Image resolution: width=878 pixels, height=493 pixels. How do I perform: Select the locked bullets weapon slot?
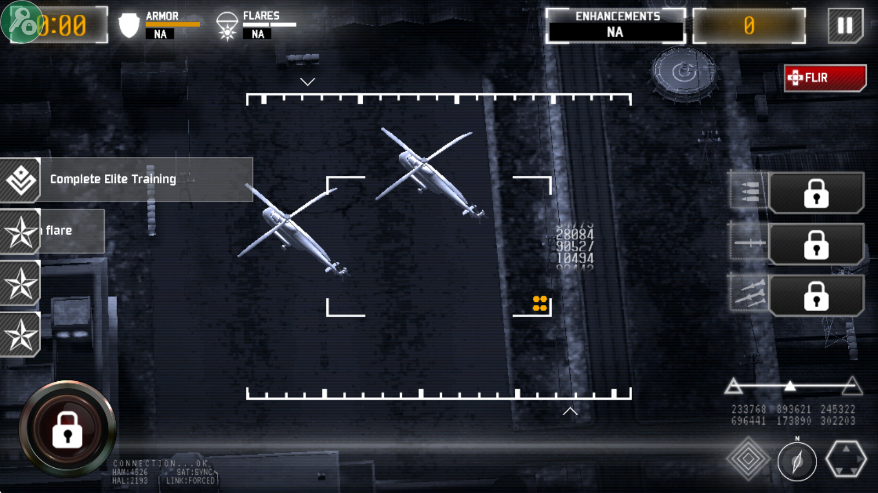(816, 193)
